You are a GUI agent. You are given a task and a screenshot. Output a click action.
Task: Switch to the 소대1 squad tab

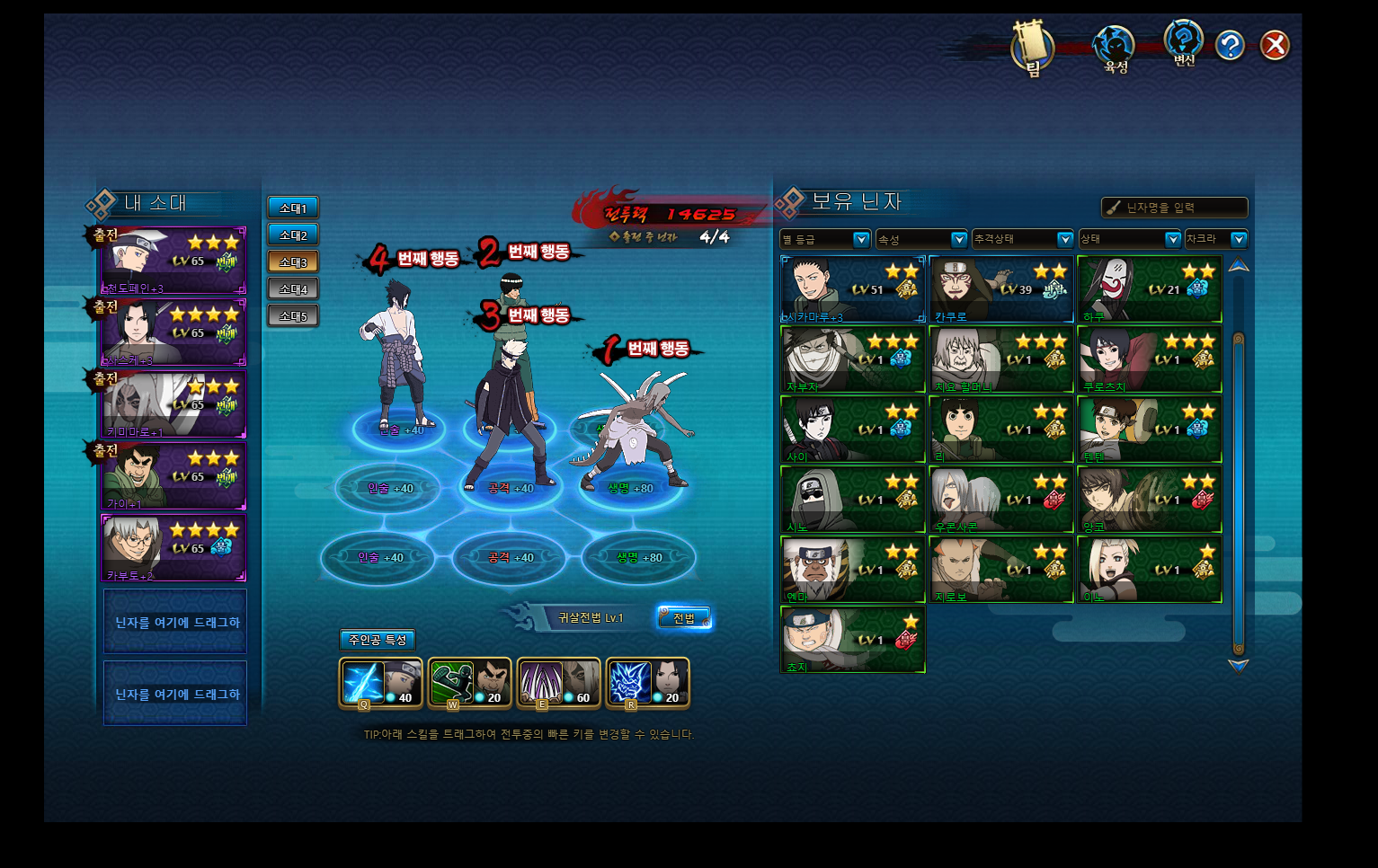tap(293, 208)
